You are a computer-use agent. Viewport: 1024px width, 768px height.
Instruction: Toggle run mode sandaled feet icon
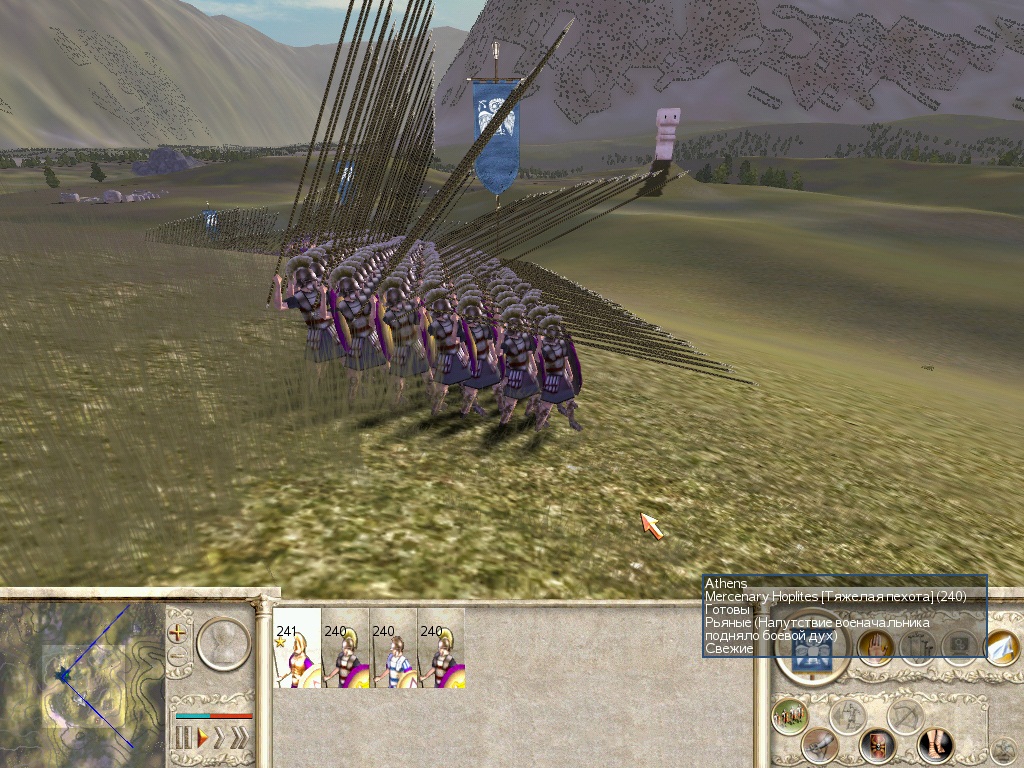tap(936, 745)
